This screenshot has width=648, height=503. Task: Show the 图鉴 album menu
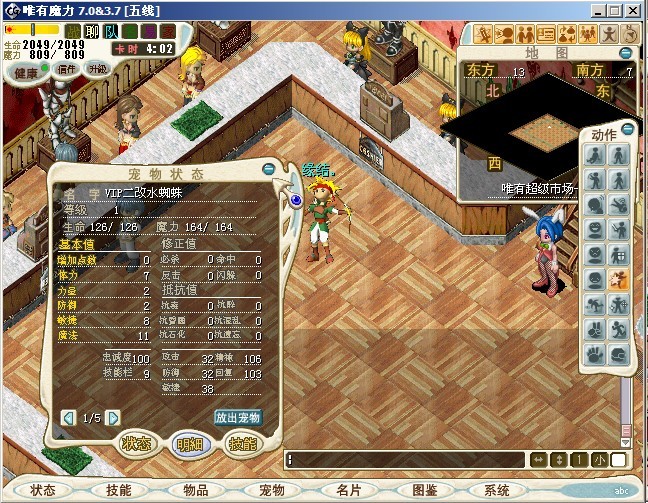point(425,490)
